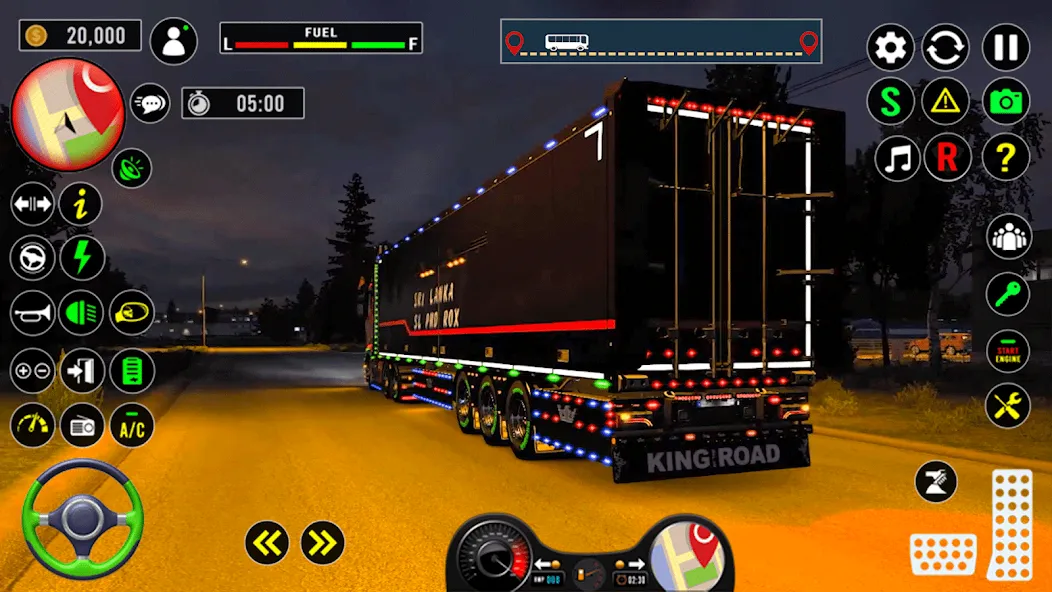Open the yellow question mark help
1052x592 pixels.
(x=1006, y=158)
